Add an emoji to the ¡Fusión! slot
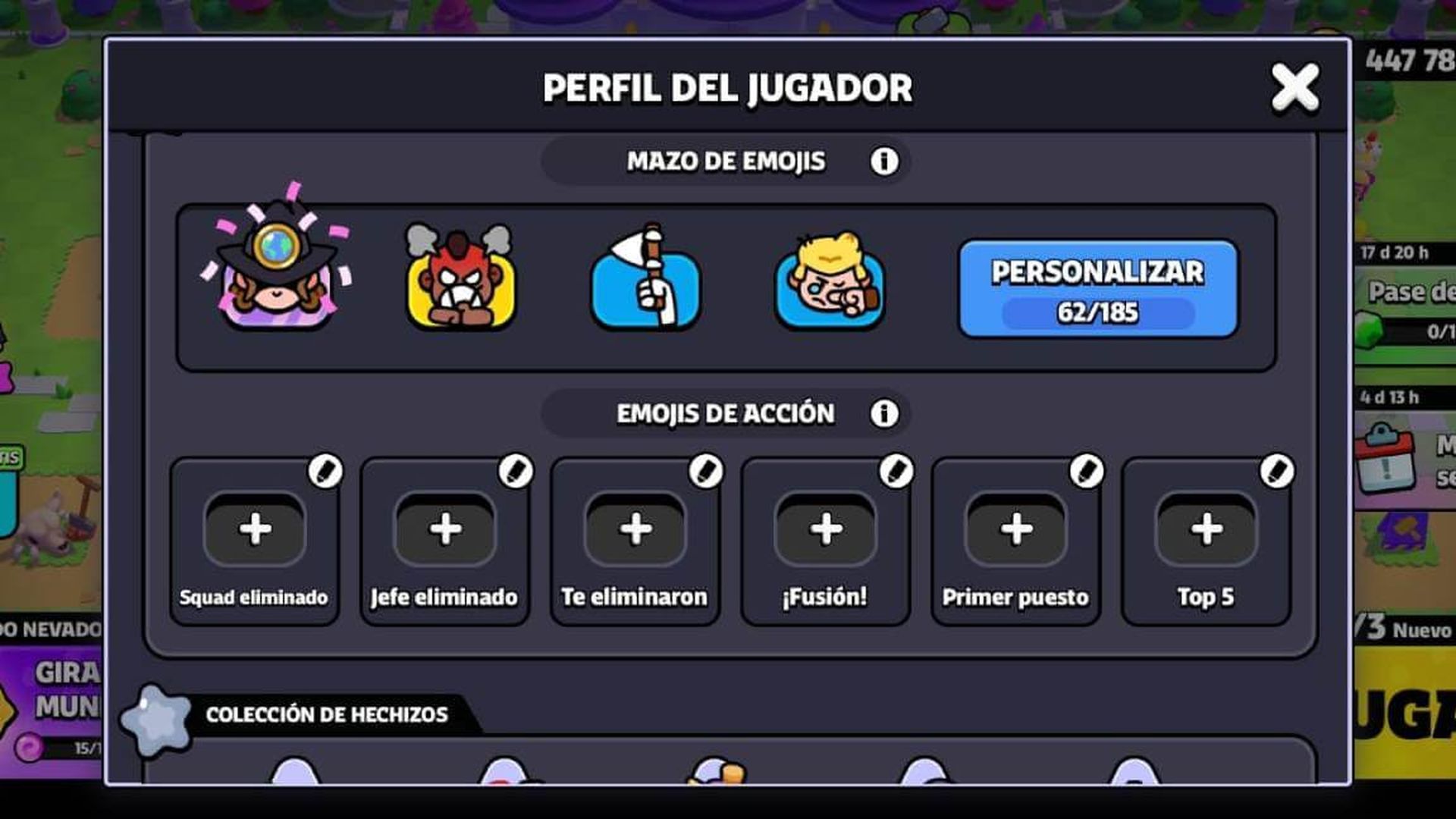The height and width of the screenshot is (819, 1456). [x=826, y=531]
